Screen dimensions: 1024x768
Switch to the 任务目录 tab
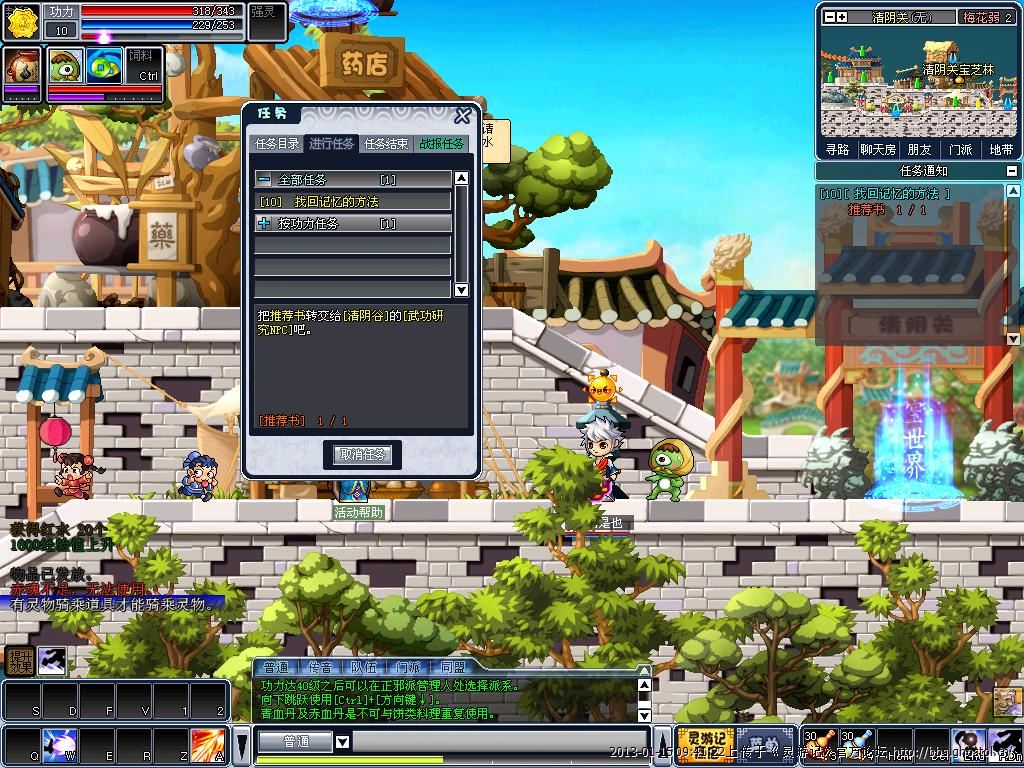click(x=277, y=144)
